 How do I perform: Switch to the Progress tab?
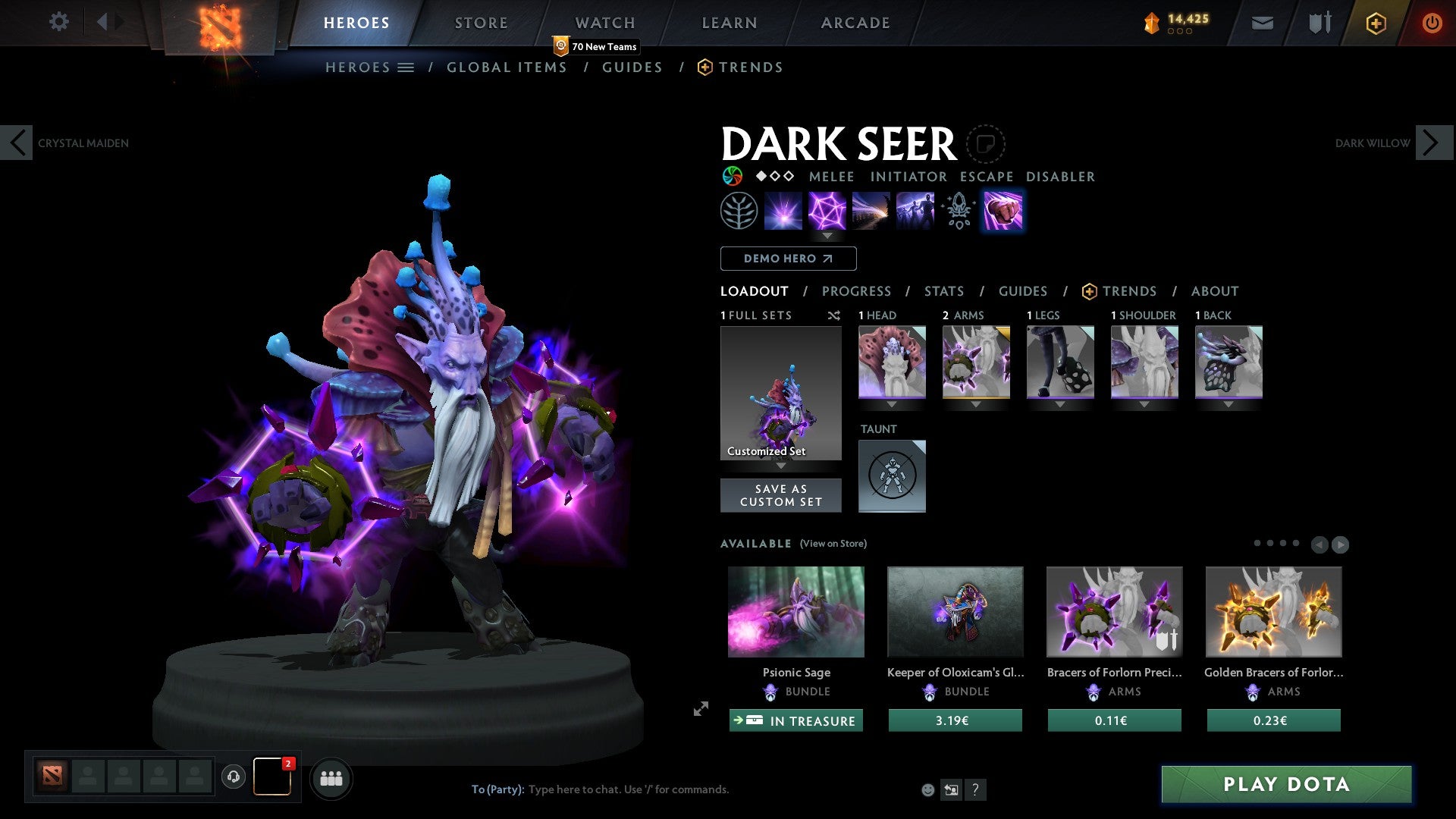857,291
